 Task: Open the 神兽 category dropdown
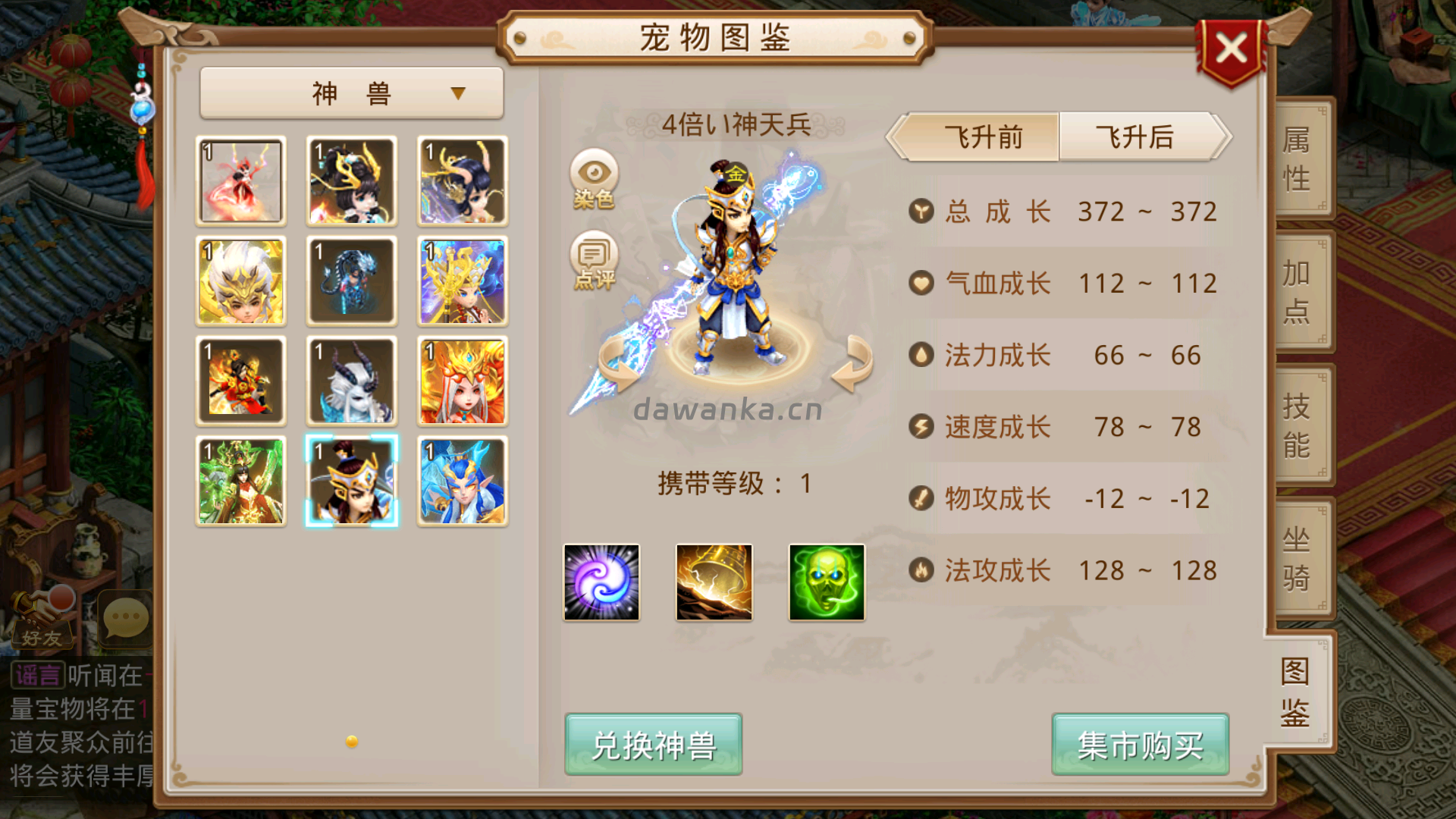click(x=351, y=91)
